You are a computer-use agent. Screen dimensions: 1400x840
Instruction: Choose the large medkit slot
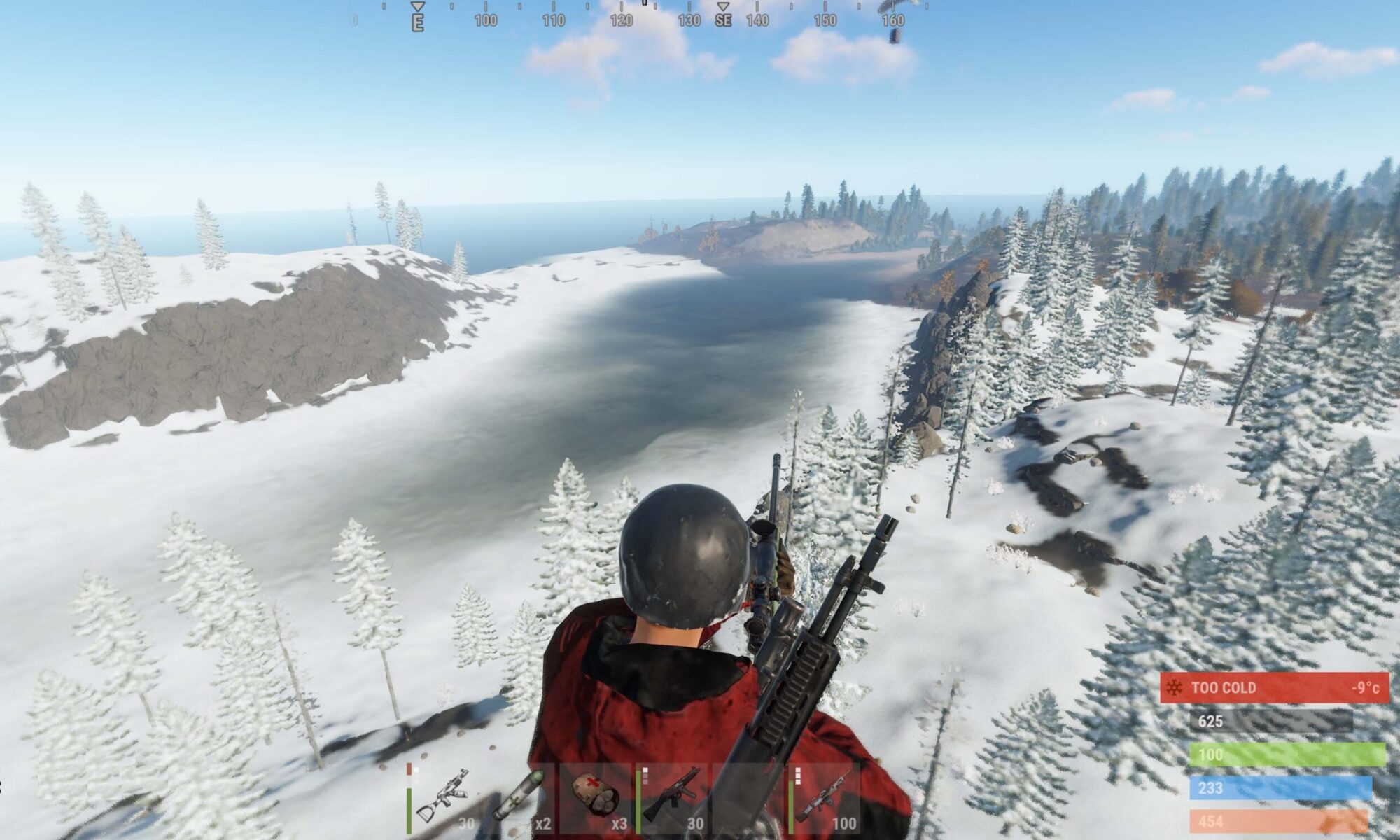(x=596, y=798)
